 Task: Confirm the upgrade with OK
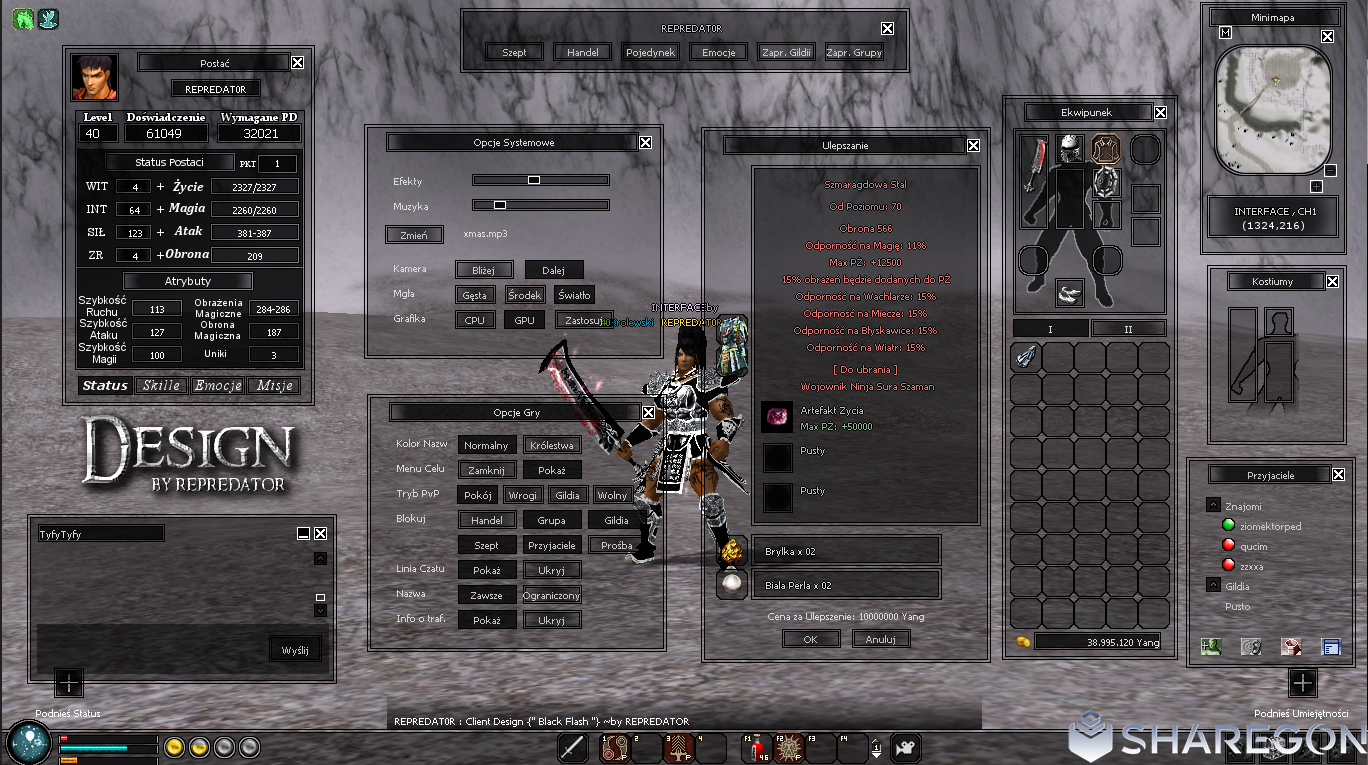[810, 639]
